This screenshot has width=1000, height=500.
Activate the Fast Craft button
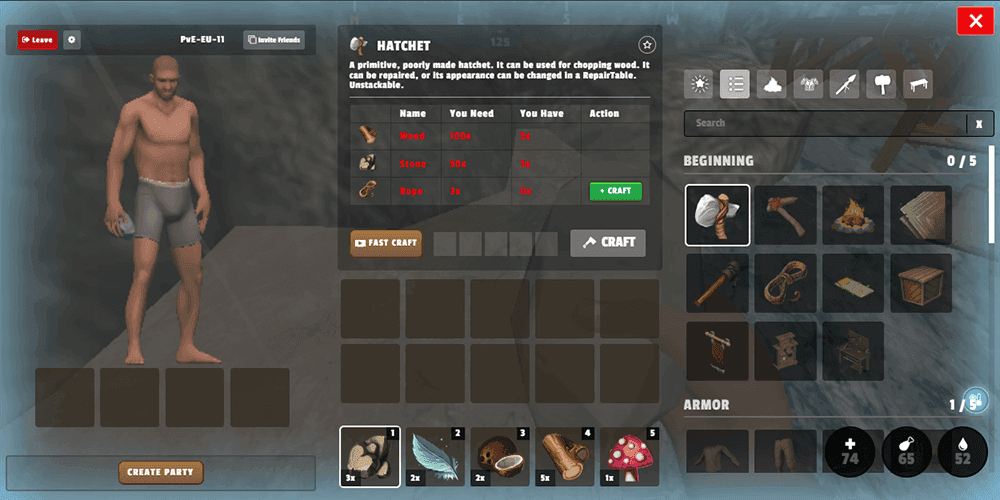coord(386,243)
